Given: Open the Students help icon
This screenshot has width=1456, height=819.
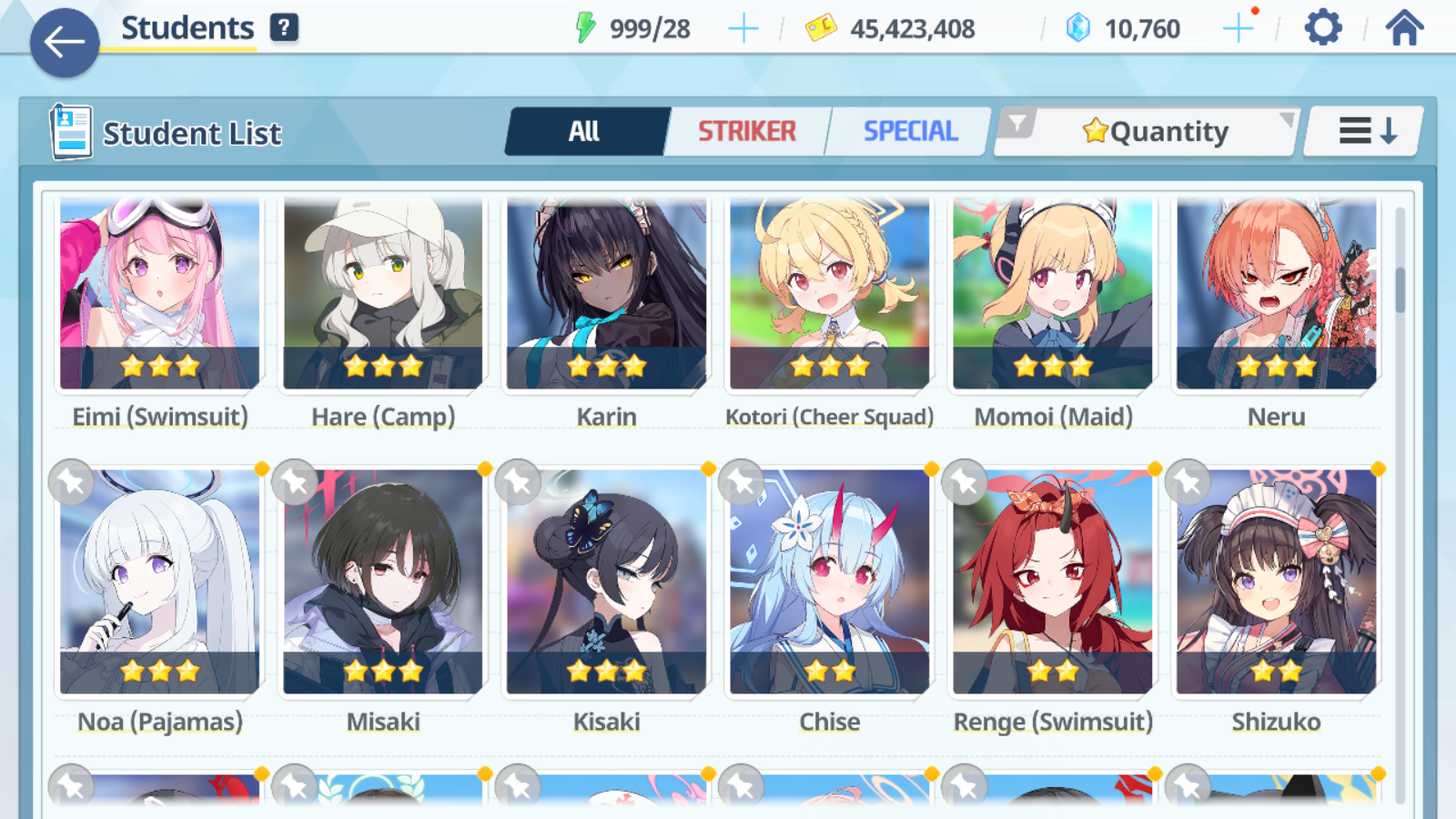Looking at the screenshot, I should [286, 26].
